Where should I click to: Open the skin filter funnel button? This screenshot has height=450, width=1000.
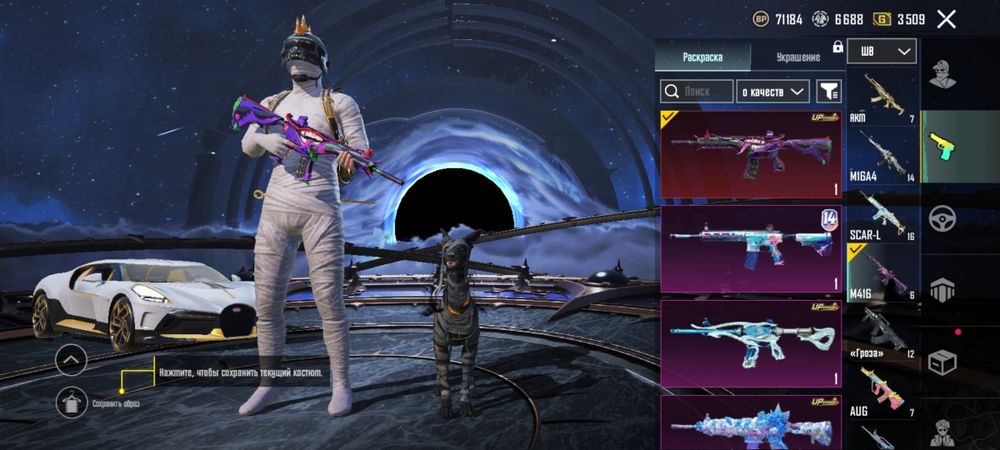pos(829,91)
